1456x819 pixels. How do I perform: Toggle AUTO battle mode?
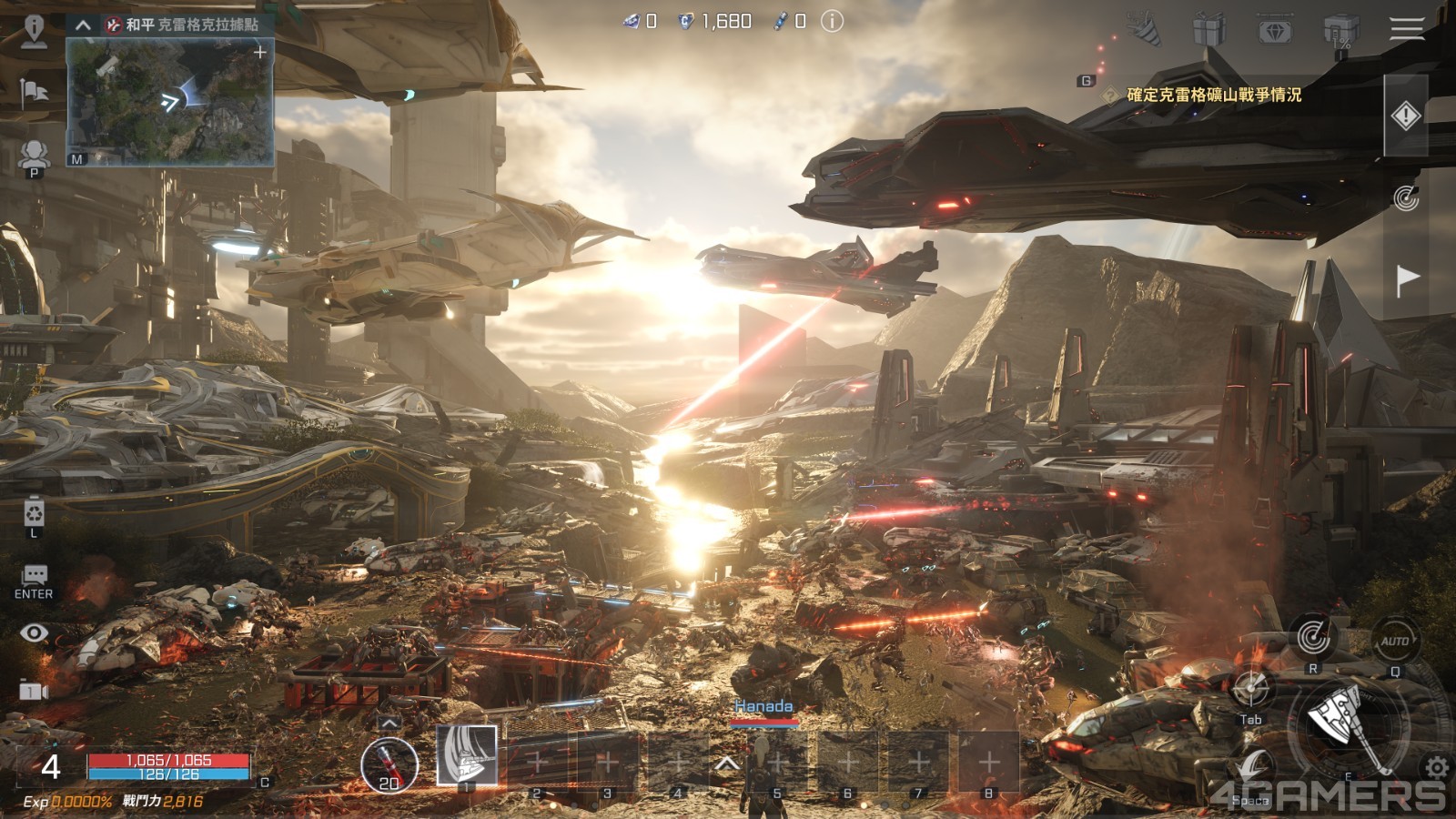point(1395,641)
